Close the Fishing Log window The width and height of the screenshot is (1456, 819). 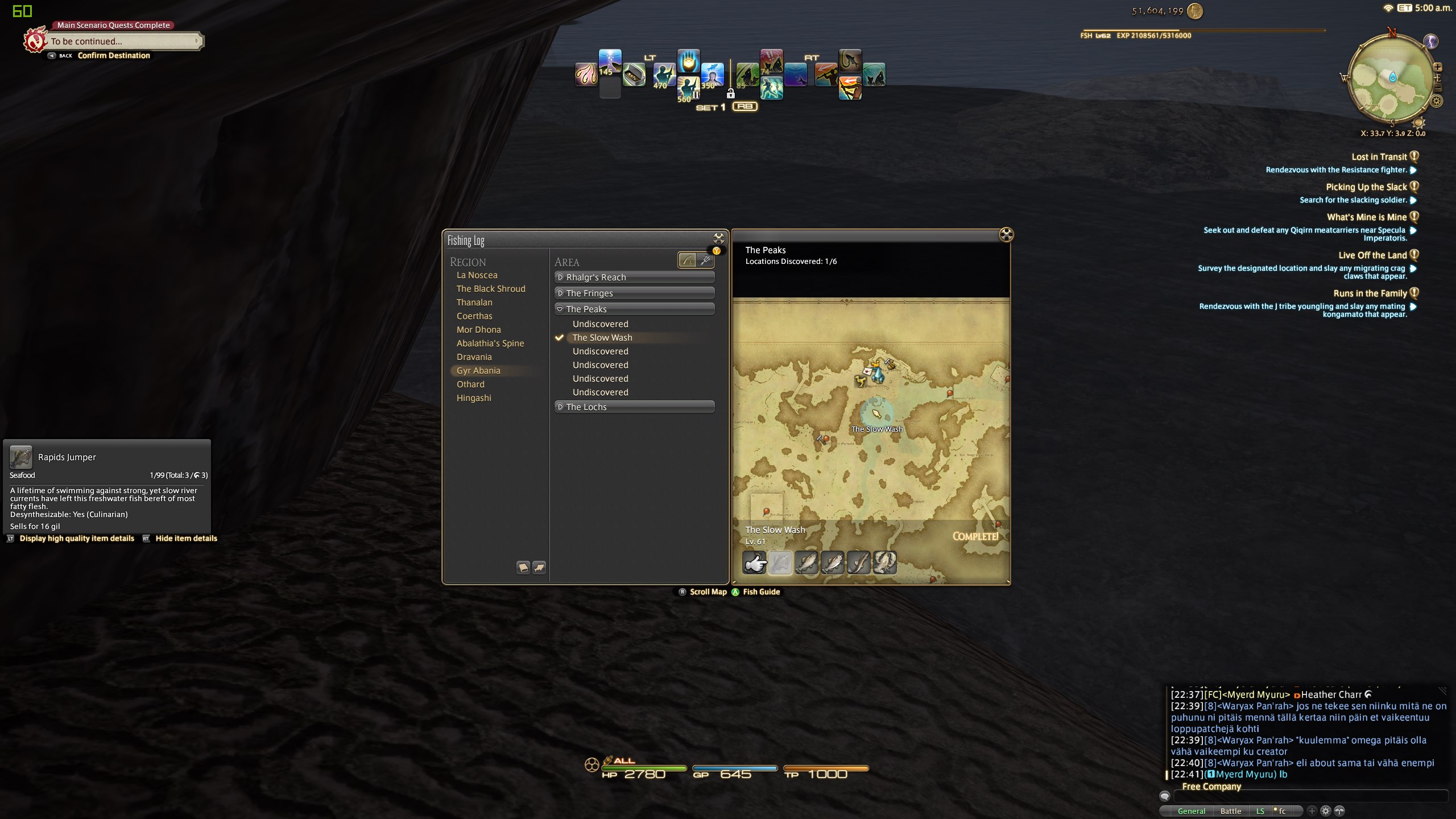click(x=719, y=238)
